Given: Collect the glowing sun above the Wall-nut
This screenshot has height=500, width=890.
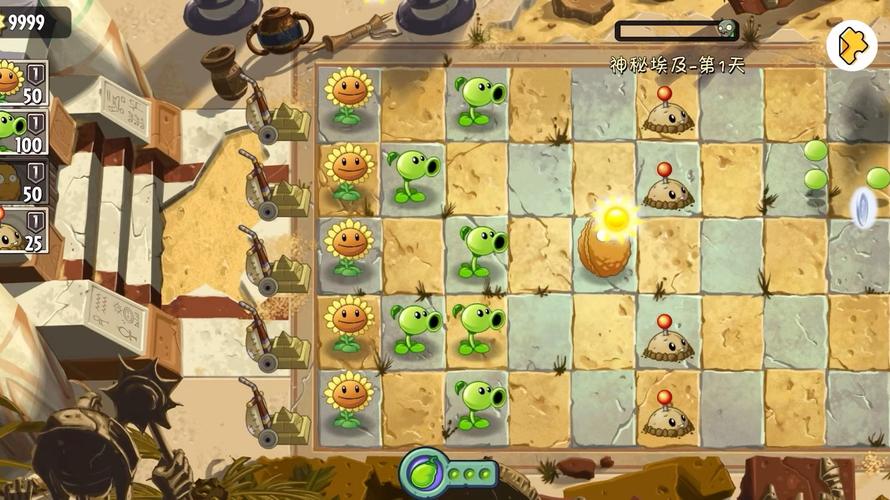Looking at the screenshot, I should point(616,216).
